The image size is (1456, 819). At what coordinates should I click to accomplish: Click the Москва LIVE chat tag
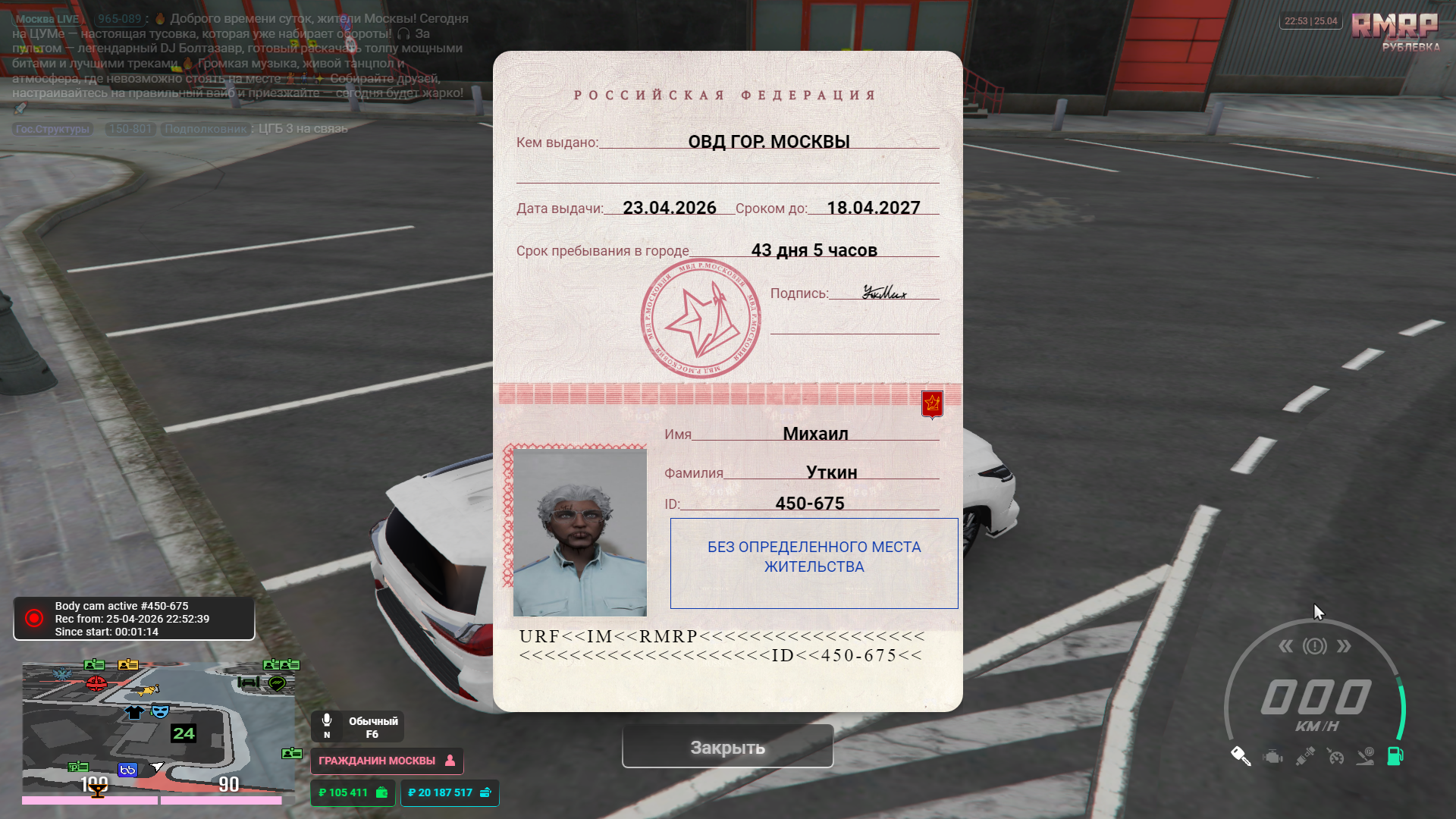[48, 19]
